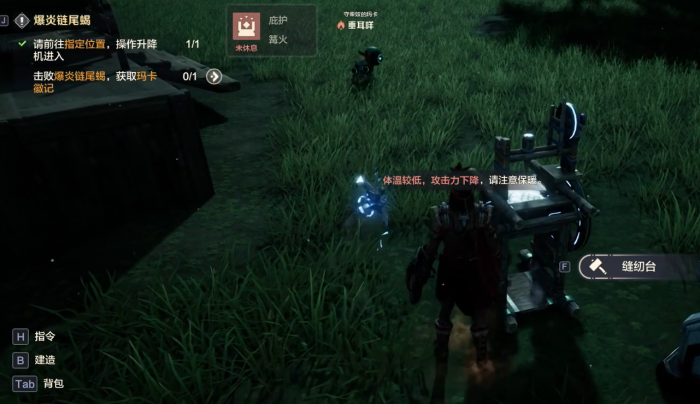Interact with the 缝纫台 sewing table prompt
This screenshot has height=404, width=700.
pos(636,267)
